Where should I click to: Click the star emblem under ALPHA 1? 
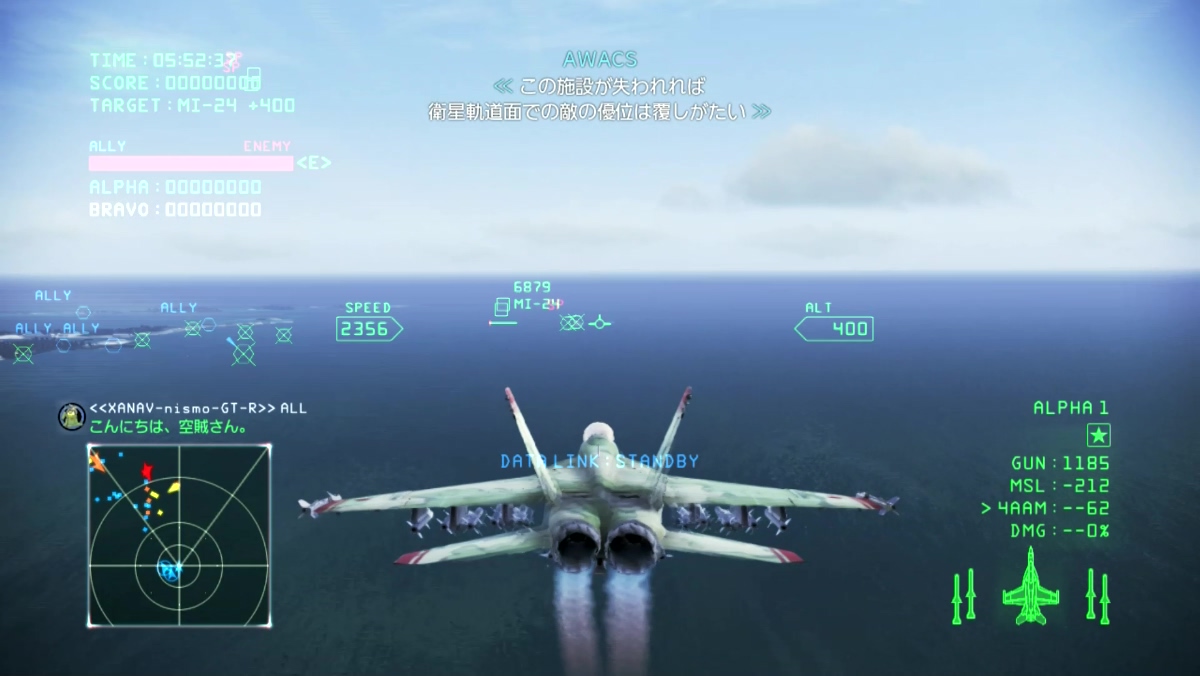1099,436
